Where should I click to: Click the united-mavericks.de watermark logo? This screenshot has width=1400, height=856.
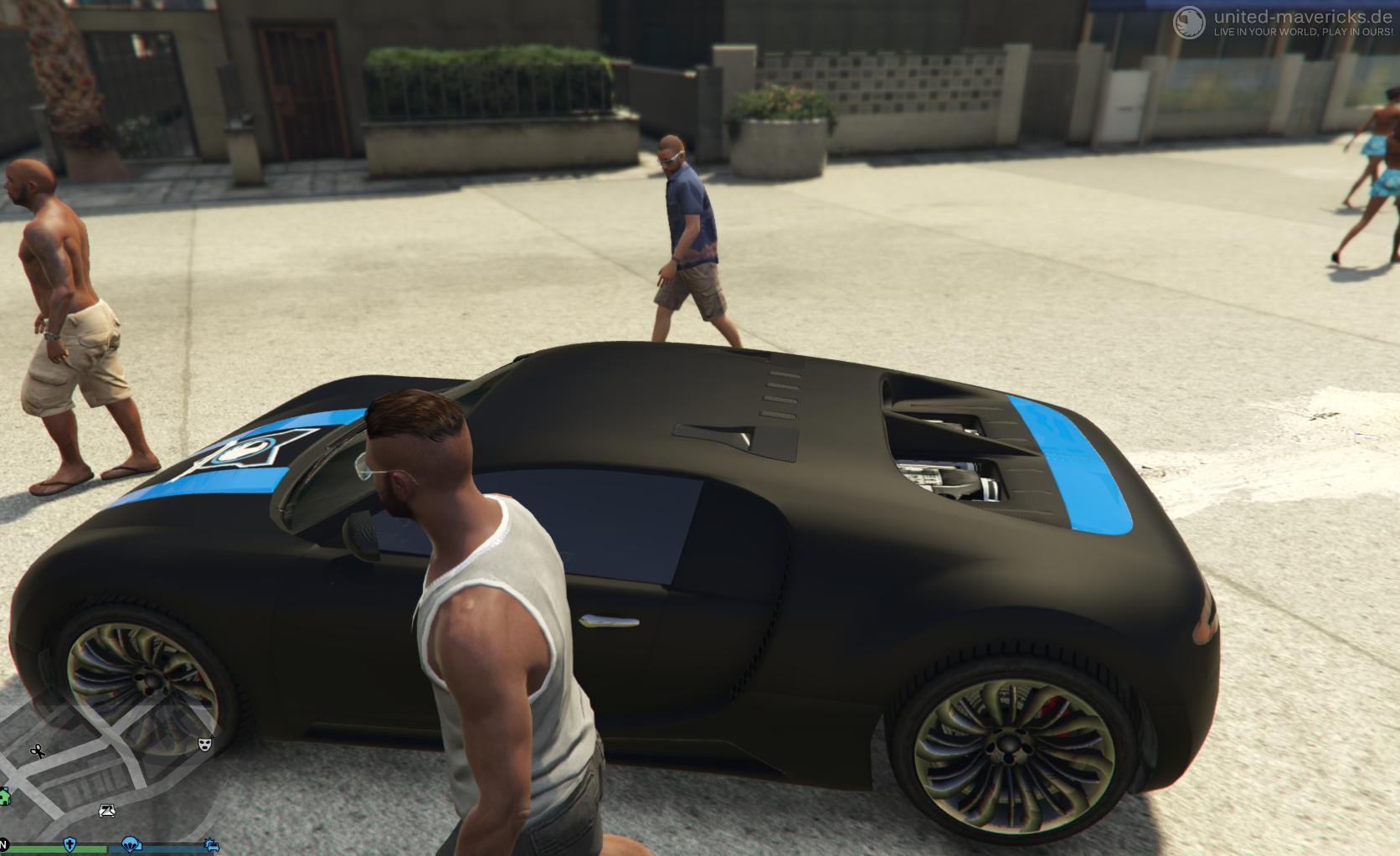pyautogui.click(x=1189, y=23)
